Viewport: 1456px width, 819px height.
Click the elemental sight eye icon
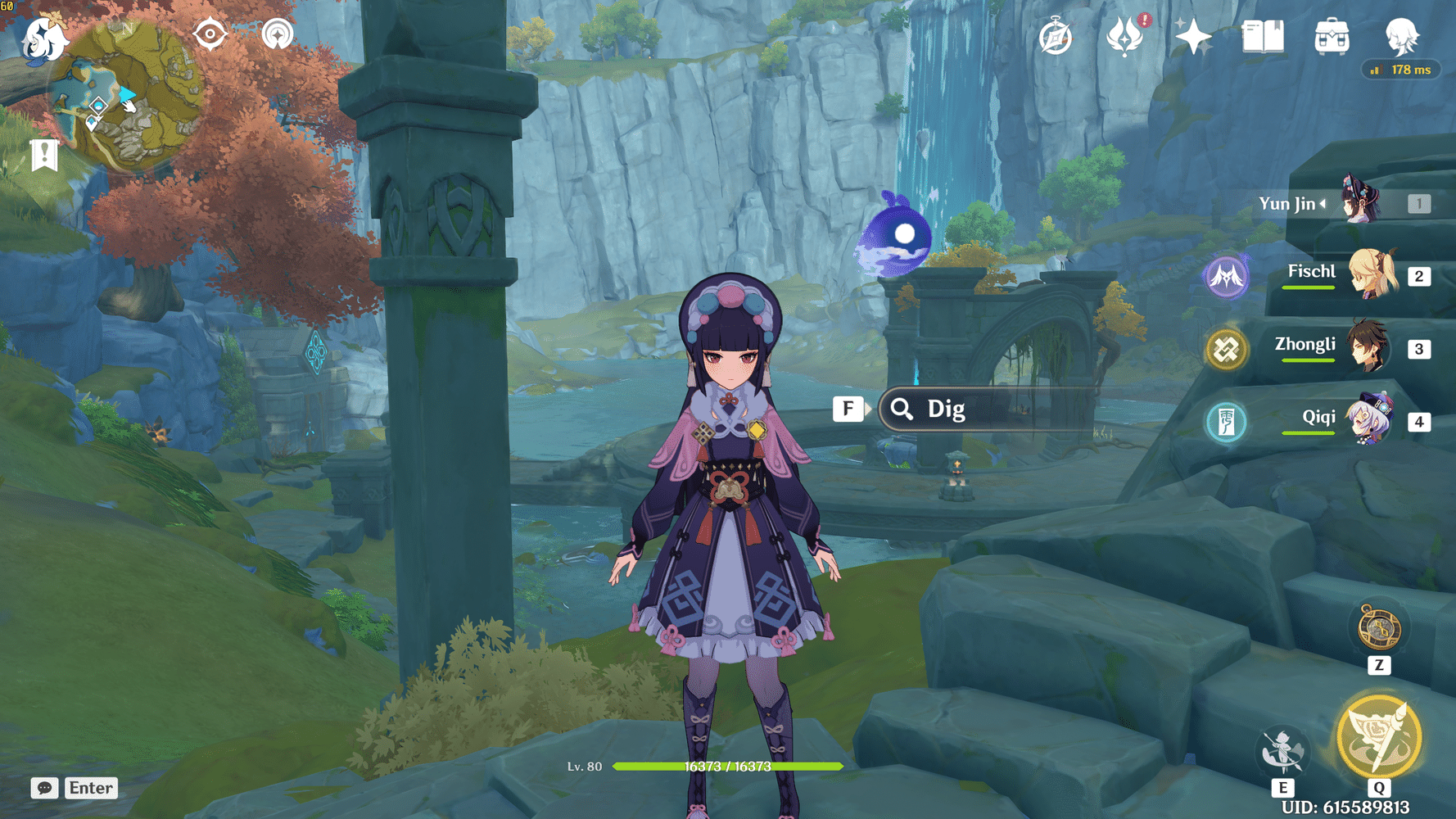[x=211, y=35]
